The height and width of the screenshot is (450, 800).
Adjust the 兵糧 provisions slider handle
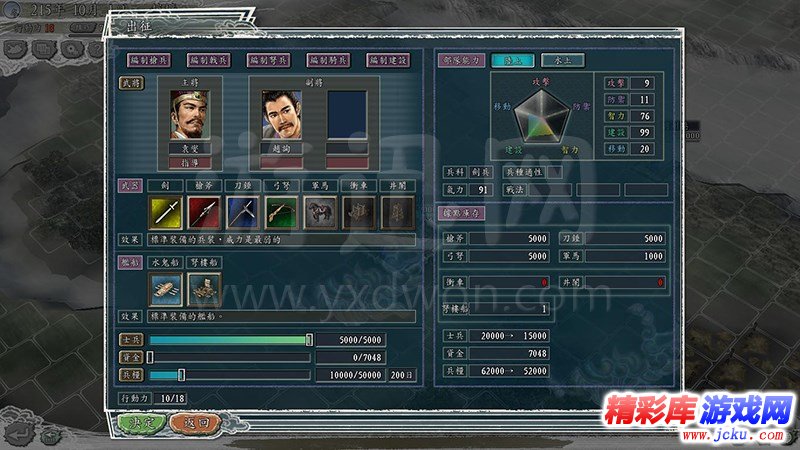181,375
